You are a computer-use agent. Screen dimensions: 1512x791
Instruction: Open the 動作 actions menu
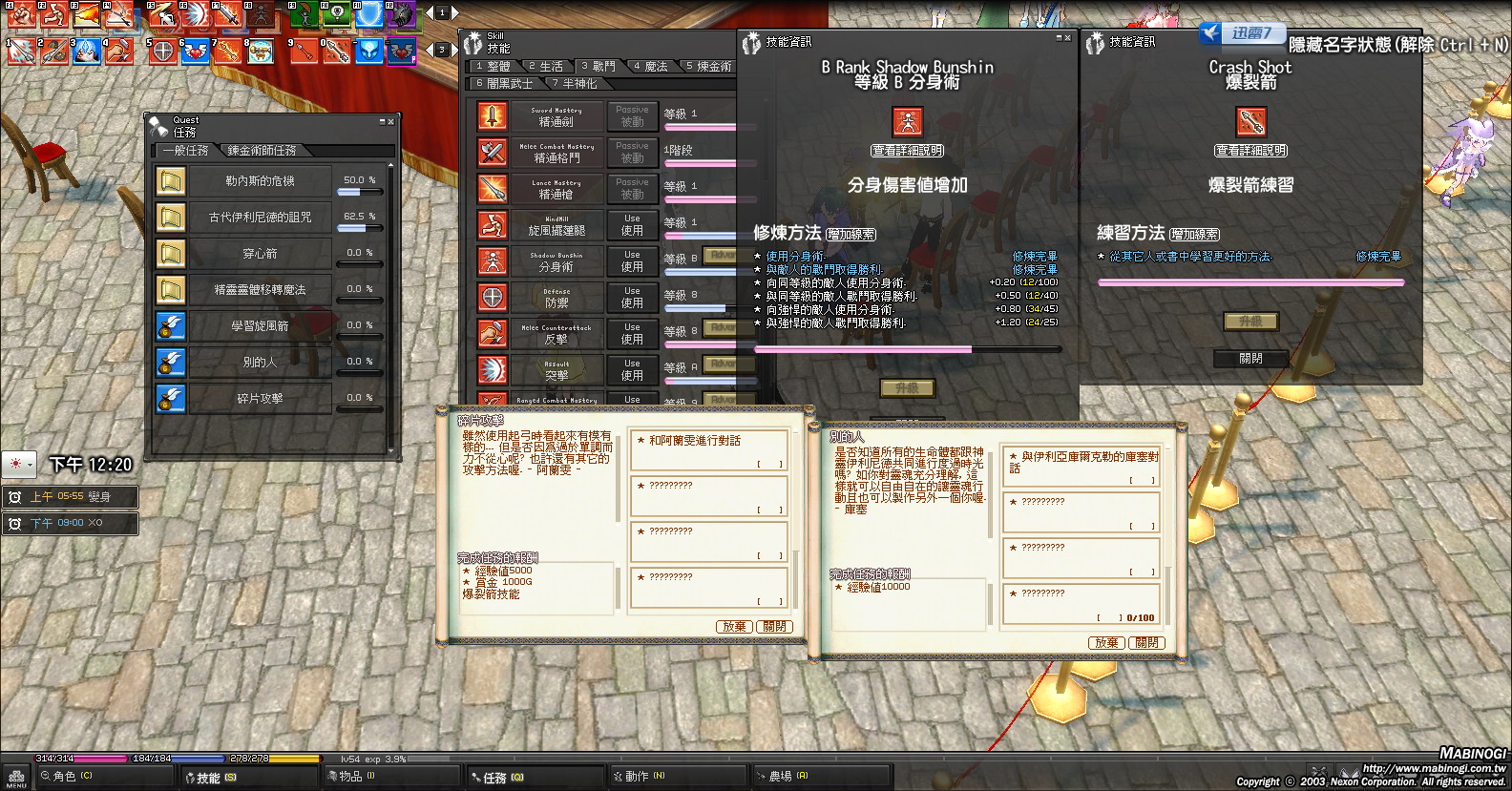640,777
